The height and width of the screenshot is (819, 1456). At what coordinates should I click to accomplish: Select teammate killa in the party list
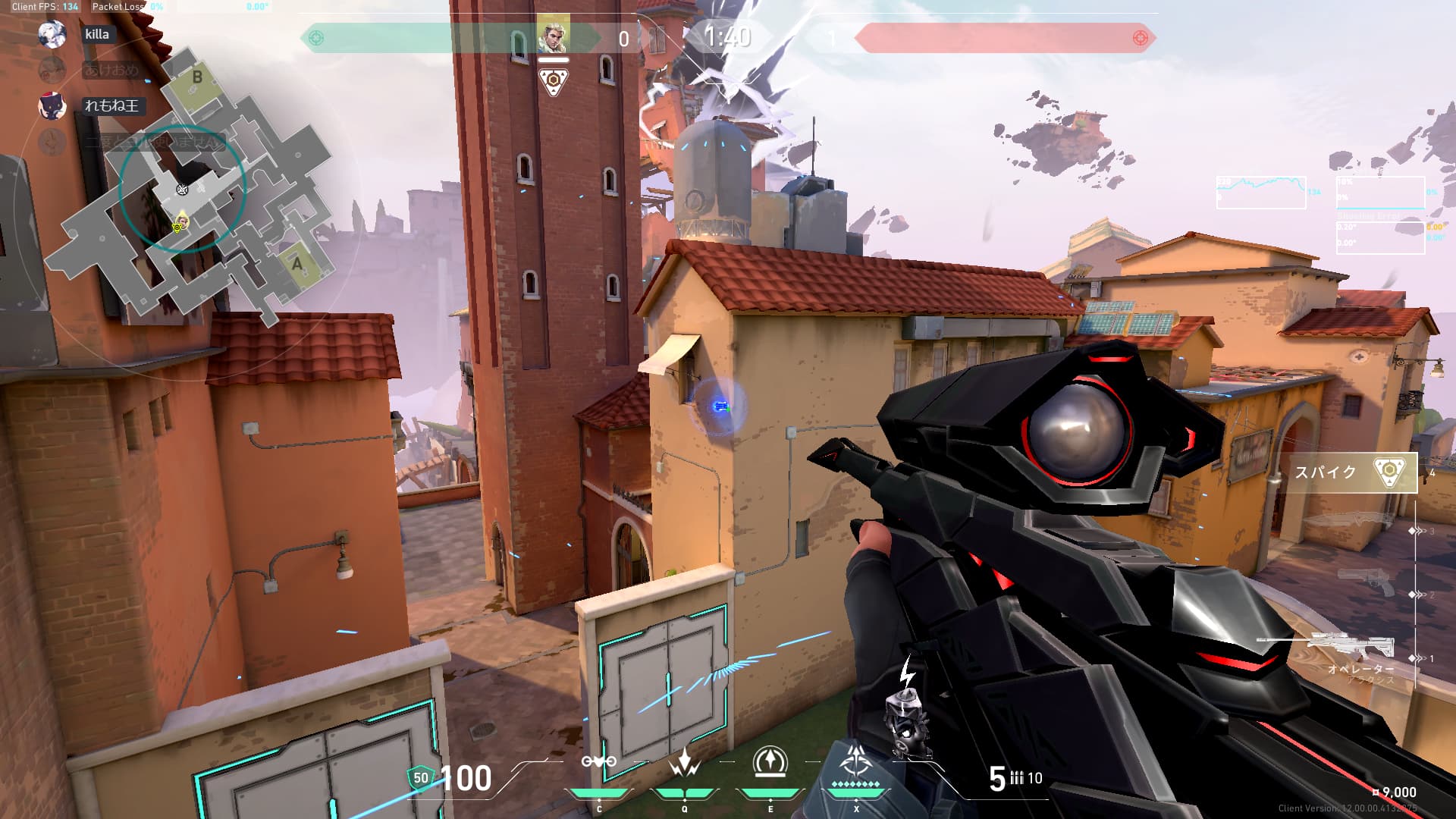pyautogui.click(x=97, y=34)
